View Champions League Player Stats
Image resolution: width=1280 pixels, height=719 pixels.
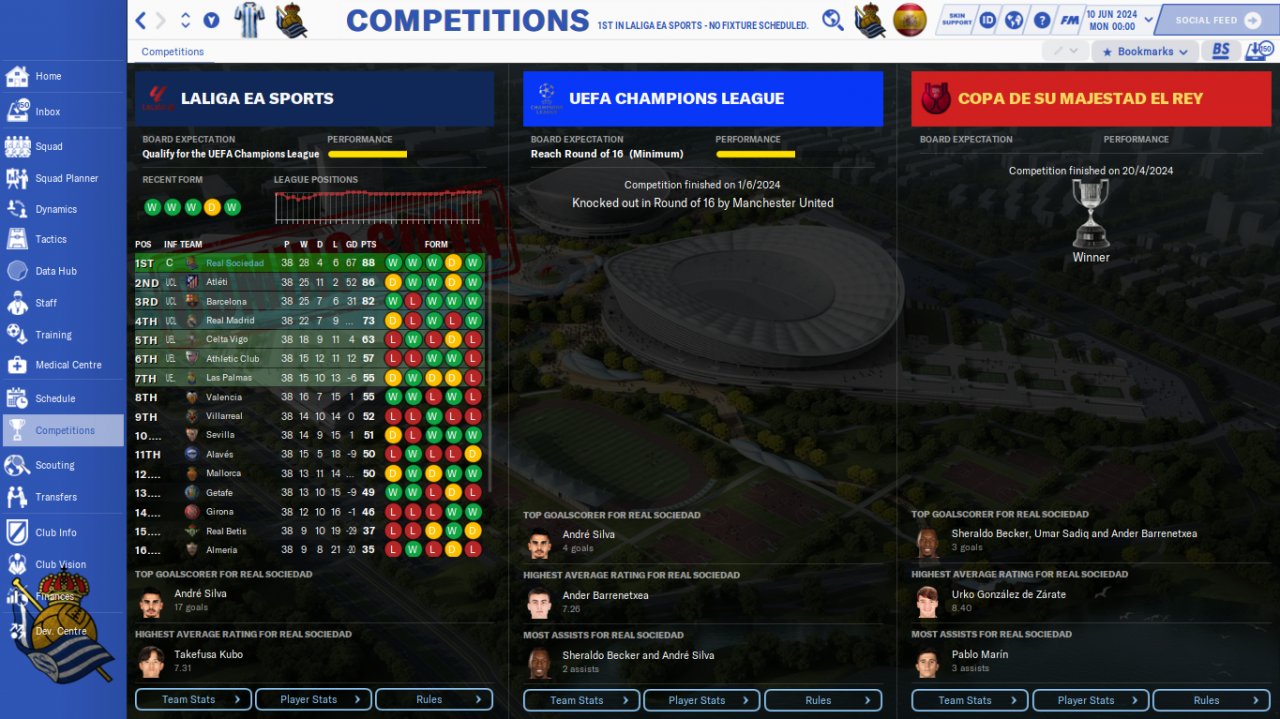point(696,700)
